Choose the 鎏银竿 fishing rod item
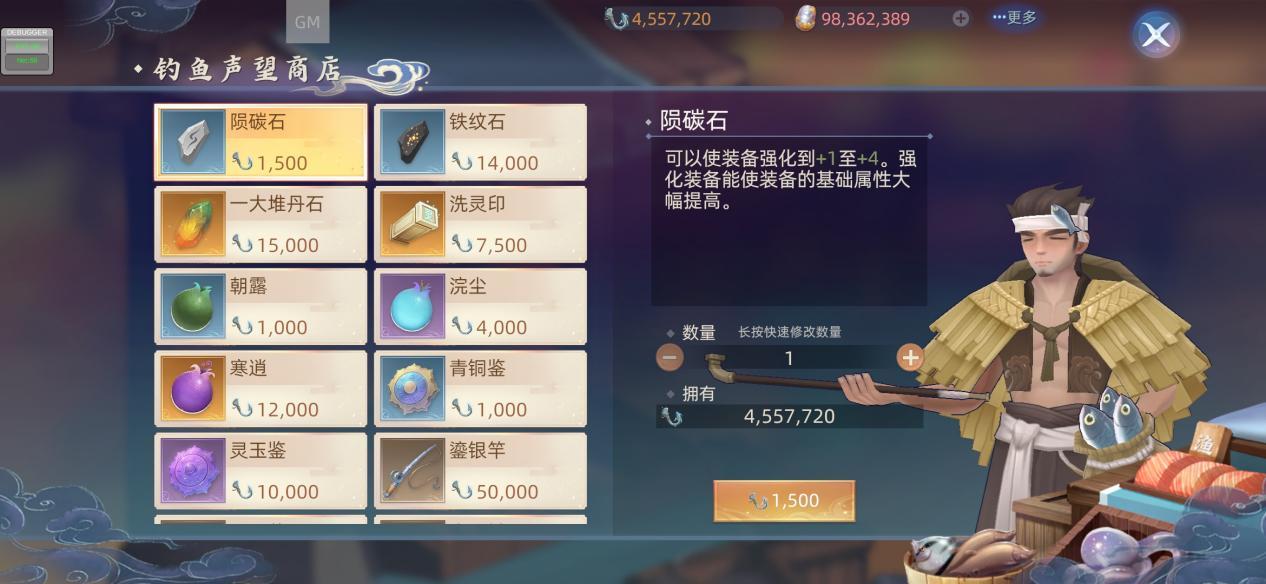Image resolution: width=1266 pixels, height=584 pixels. (480, 470)
